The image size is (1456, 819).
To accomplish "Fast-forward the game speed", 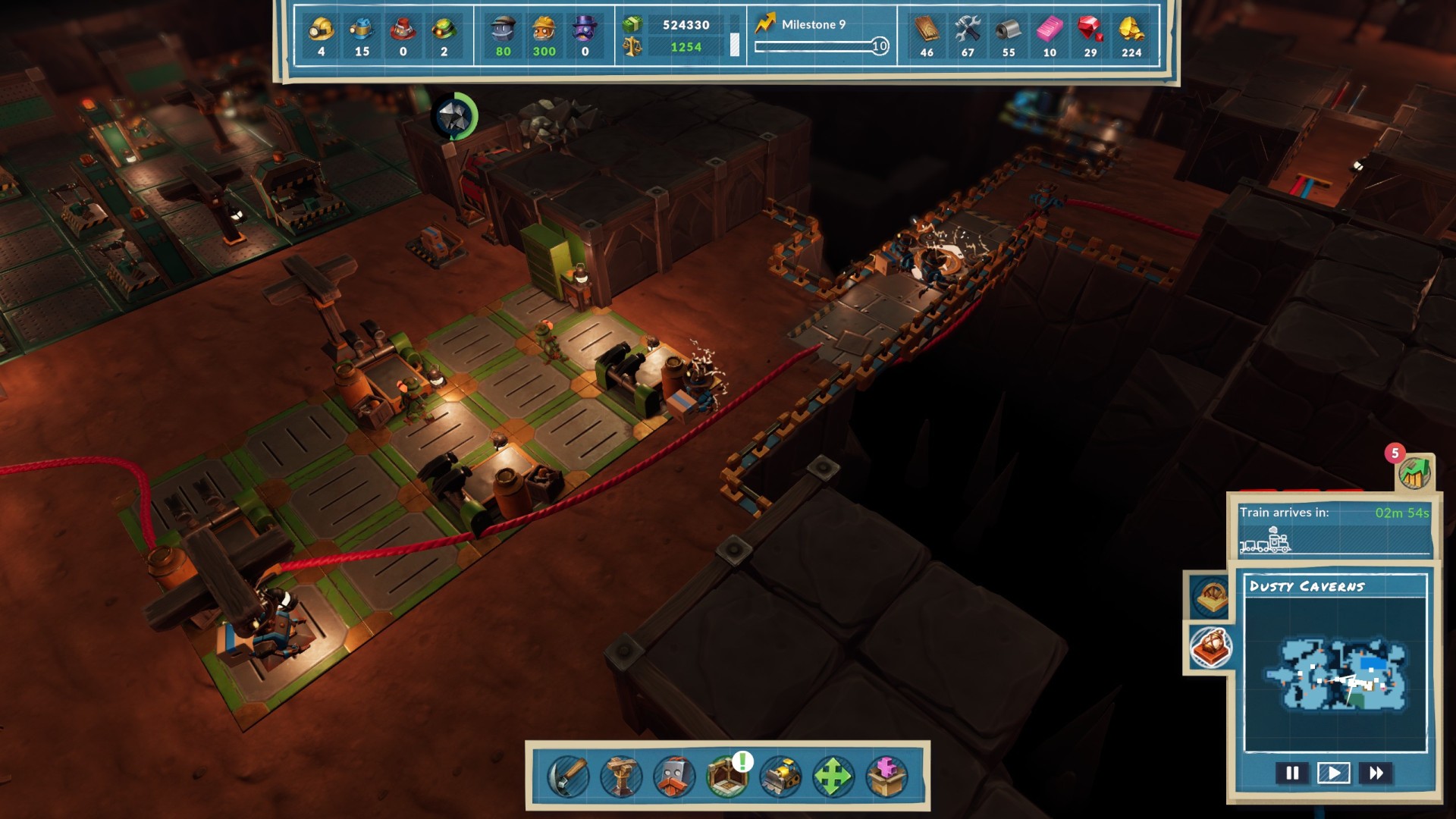I will 1376,773.
